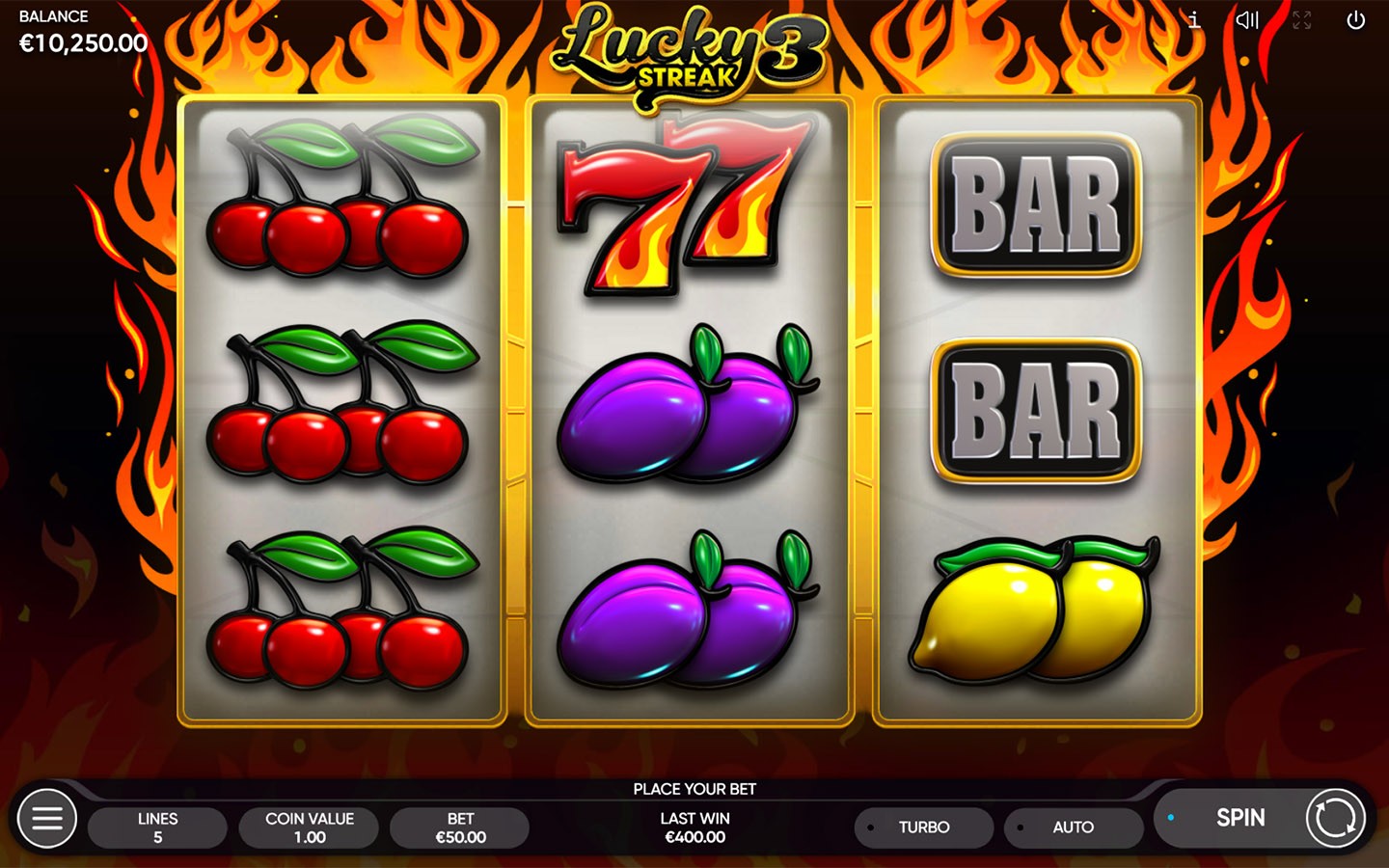Open the game info page
This screenshot has height=868, width=1389.
tap(1194, 20)
